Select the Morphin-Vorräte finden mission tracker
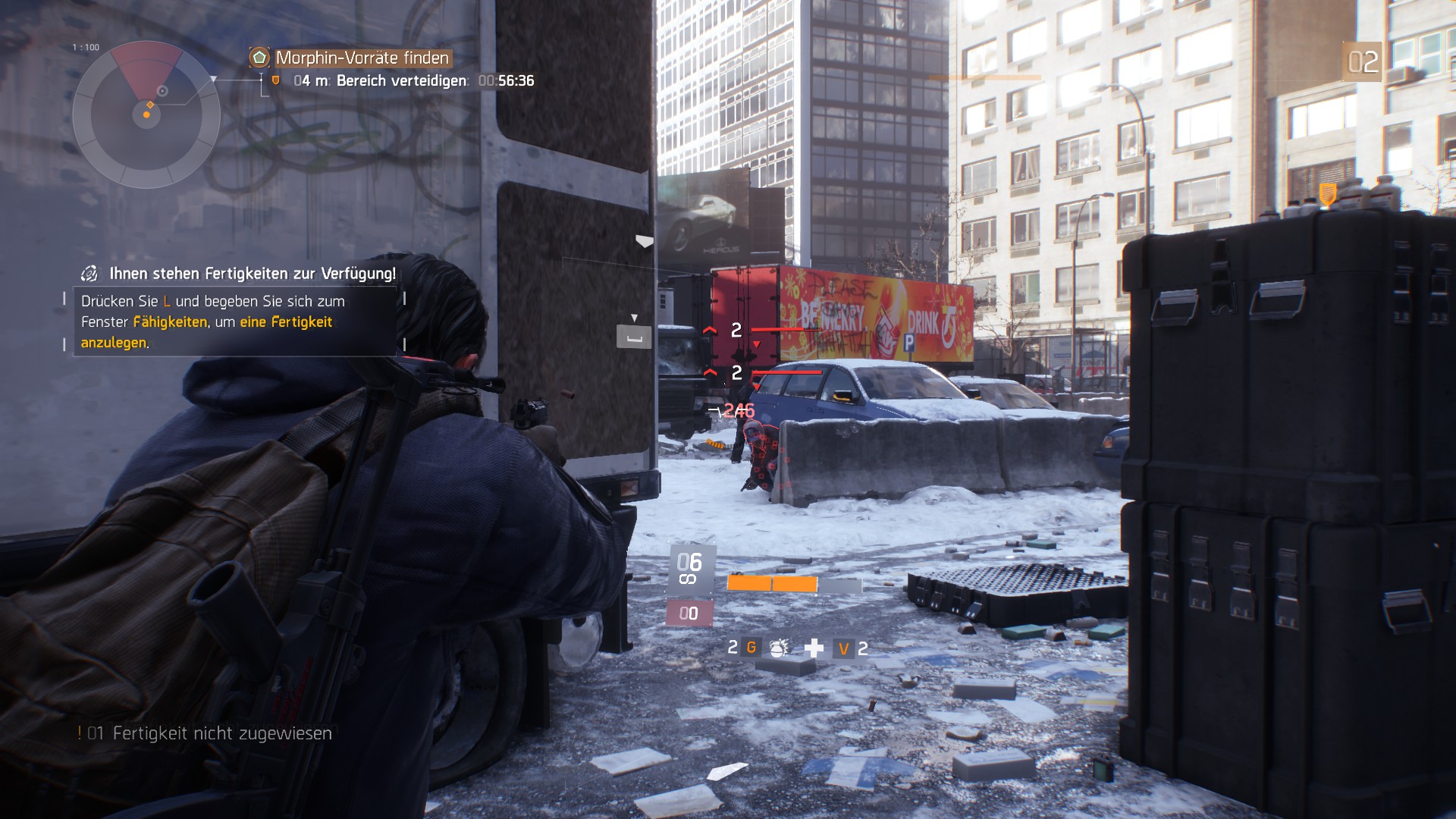The height and width of the screenshot is (819, 1456). 362,58
